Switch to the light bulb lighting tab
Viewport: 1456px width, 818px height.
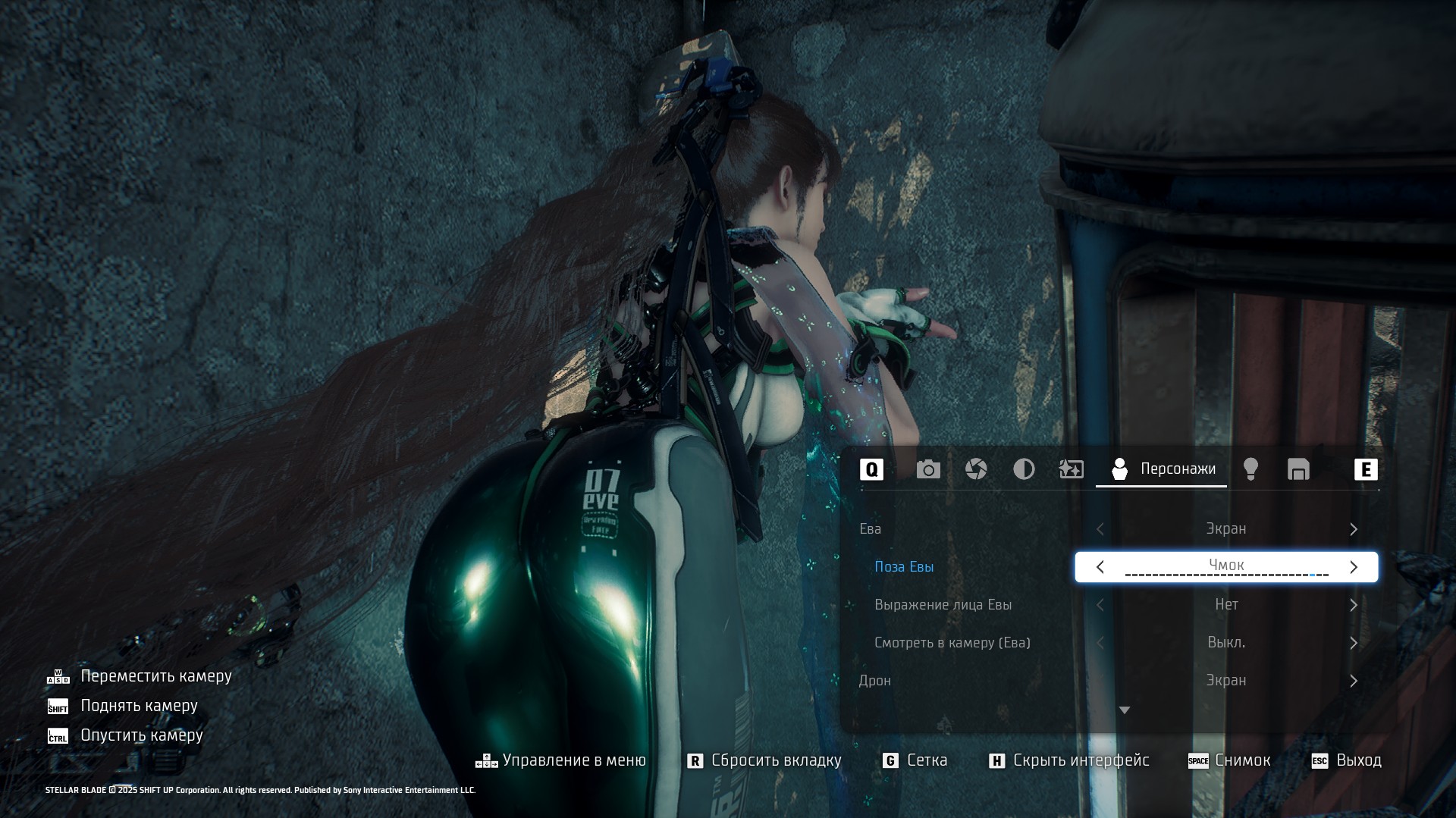[x=1250, y=470]
